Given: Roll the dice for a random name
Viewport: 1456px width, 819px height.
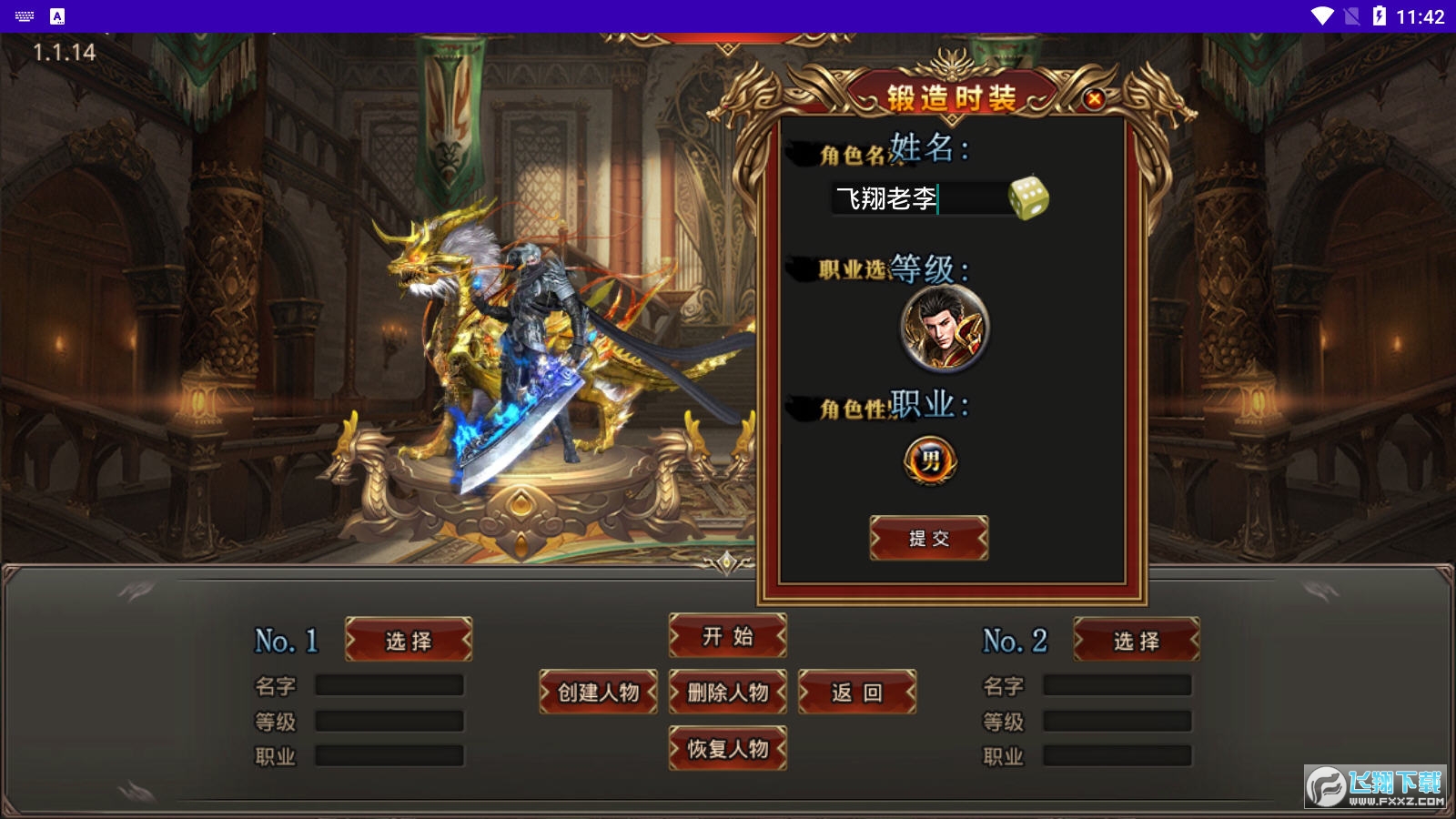Looking at the screenshot, I should tap(1028, 198).
